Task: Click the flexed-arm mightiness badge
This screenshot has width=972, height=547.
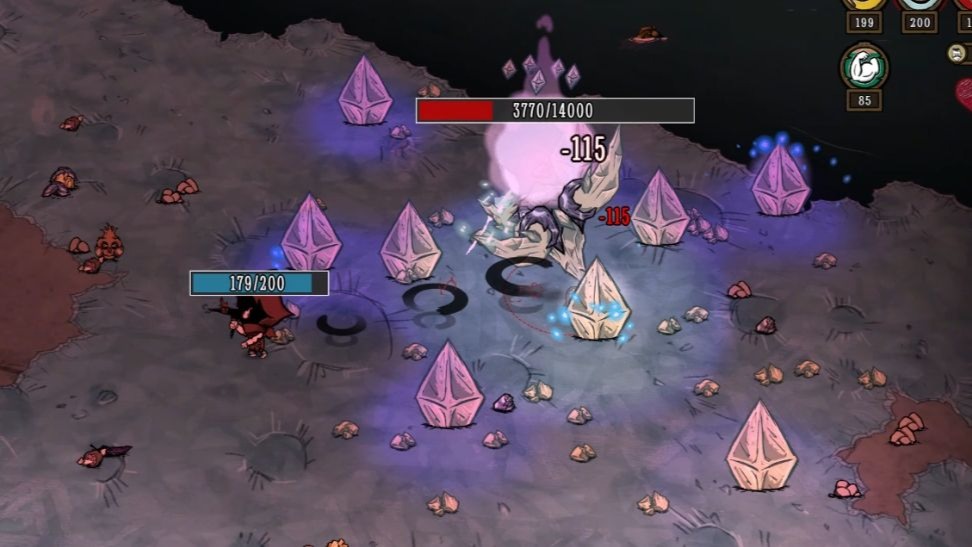Action: coord(863,67)
